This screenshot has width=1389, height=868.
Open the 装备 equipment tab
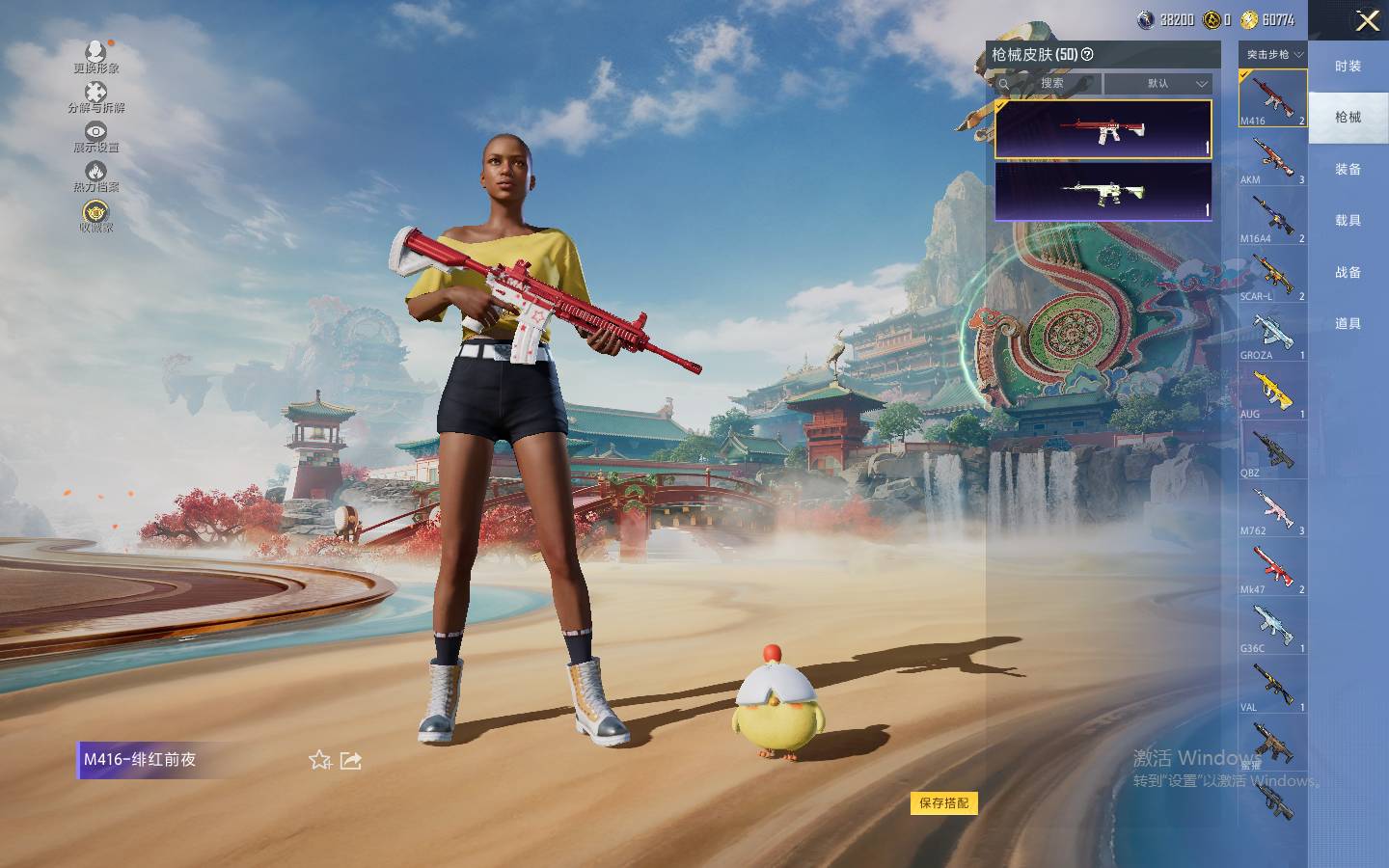1348,170
